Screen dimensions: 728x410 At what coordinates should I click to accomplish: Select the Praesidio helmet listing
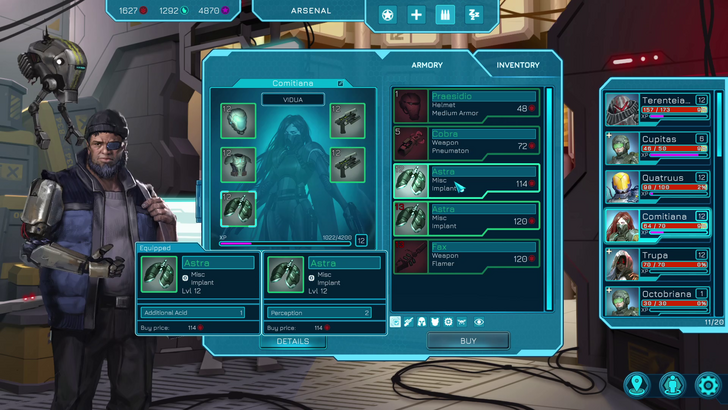tap(466, 105)
